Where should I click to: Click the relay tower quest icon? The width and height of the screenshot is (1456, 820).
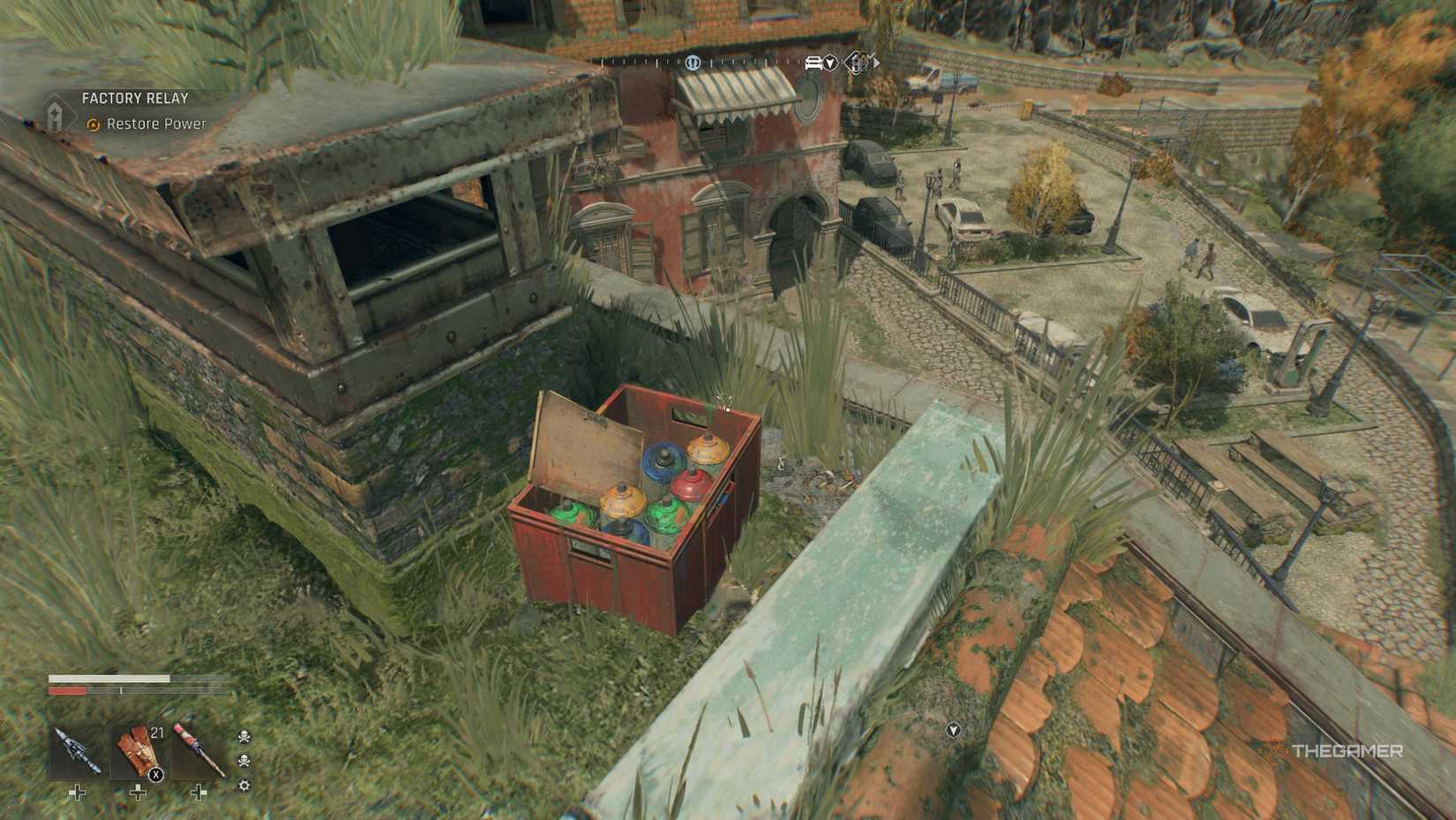(x=56, y=114)
